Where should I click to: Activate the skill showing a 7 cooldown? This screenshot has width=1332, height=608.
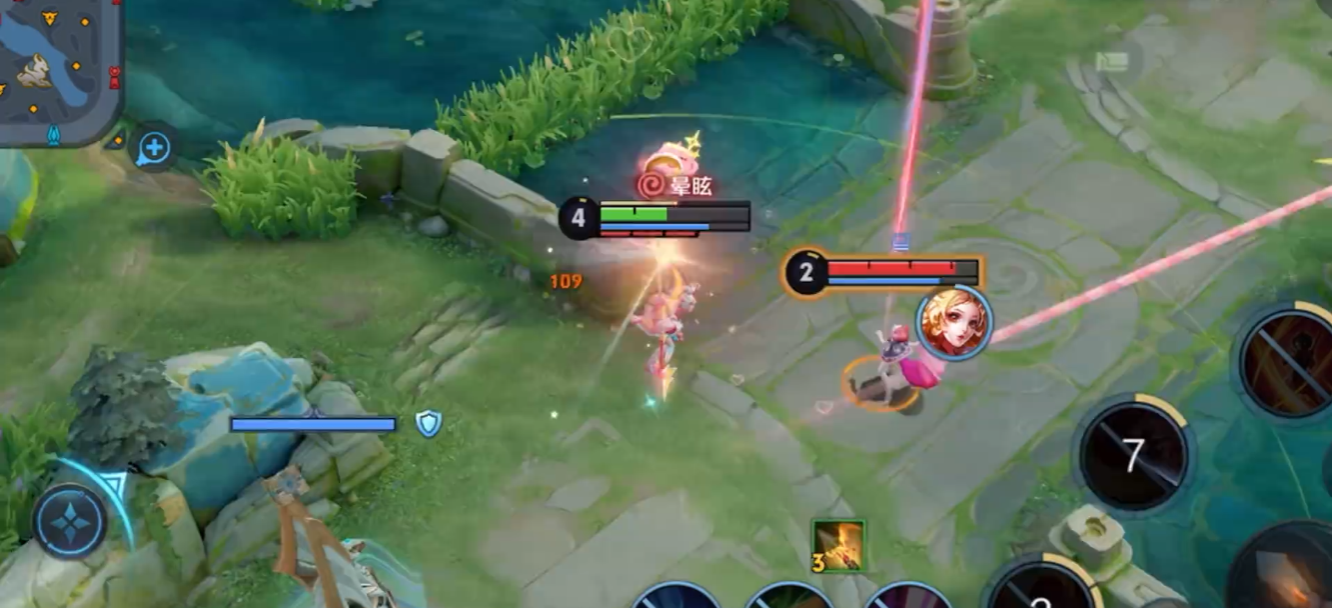click(x=1133, y=456)
